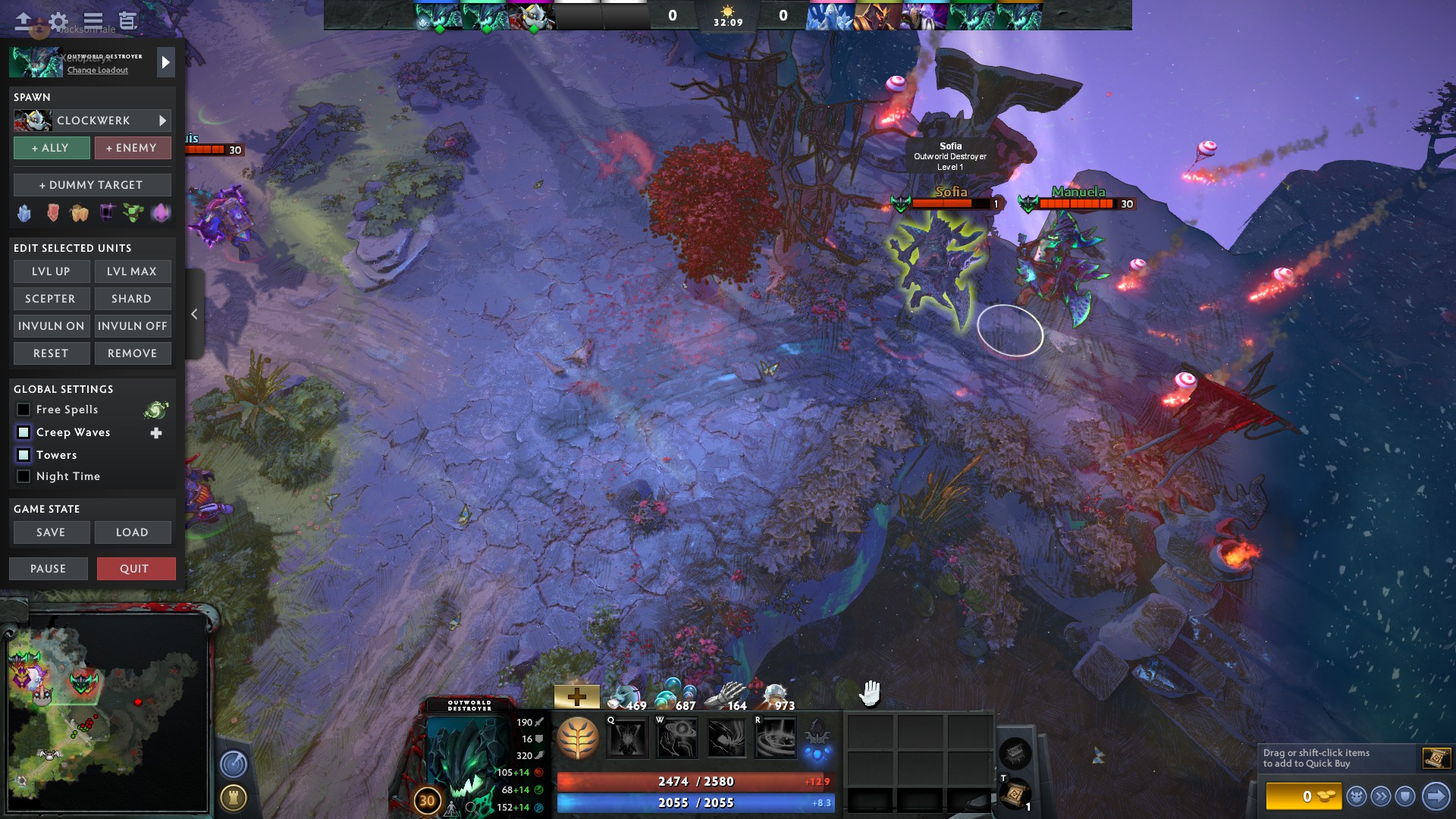Viewport: 1456px width, 819px height.
Task: Collapse the cheat panel with the chevron
Action: [x=194, y=314]
